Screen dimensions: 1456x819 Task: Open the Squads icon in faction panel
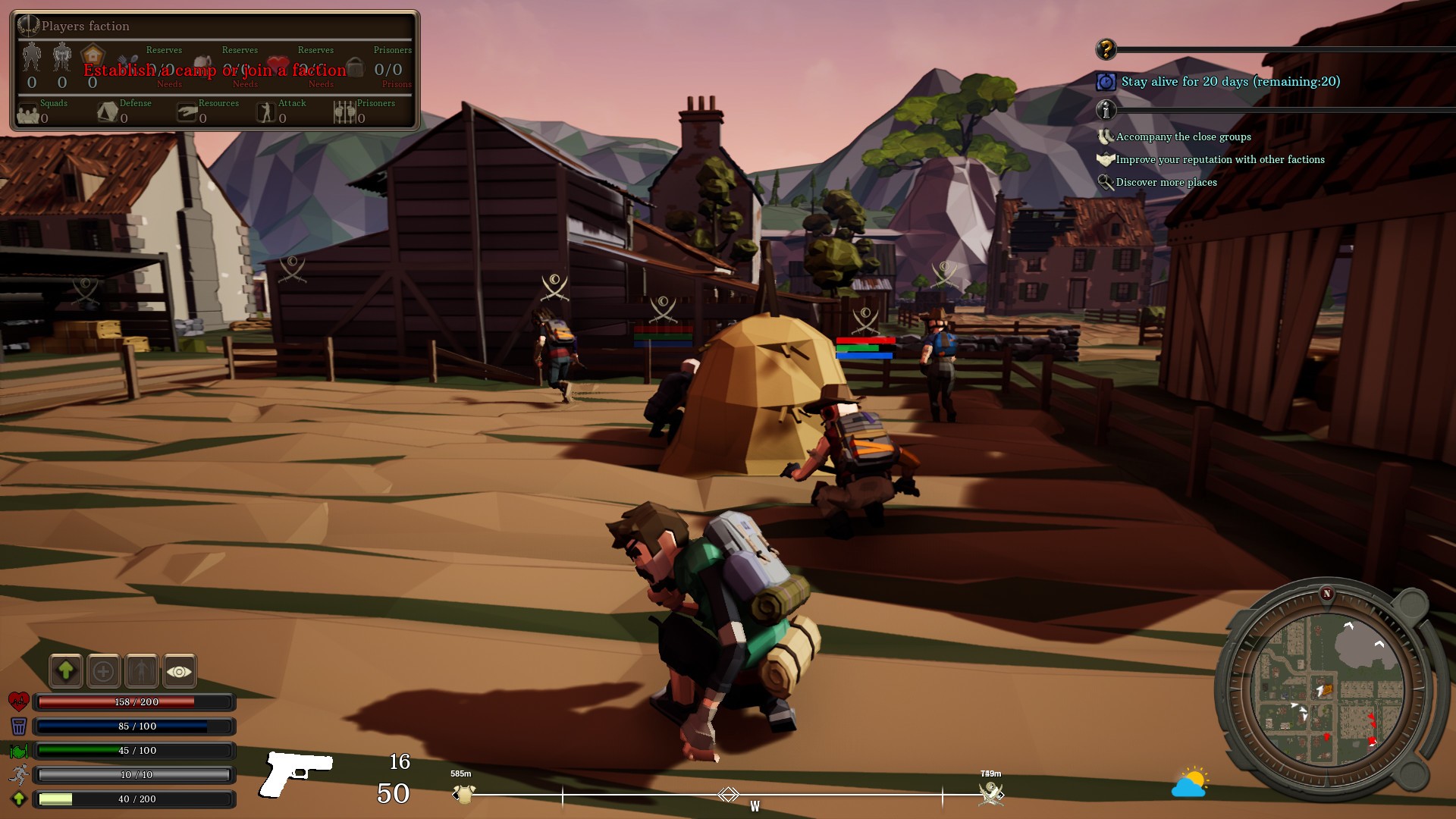coord(28,114)
